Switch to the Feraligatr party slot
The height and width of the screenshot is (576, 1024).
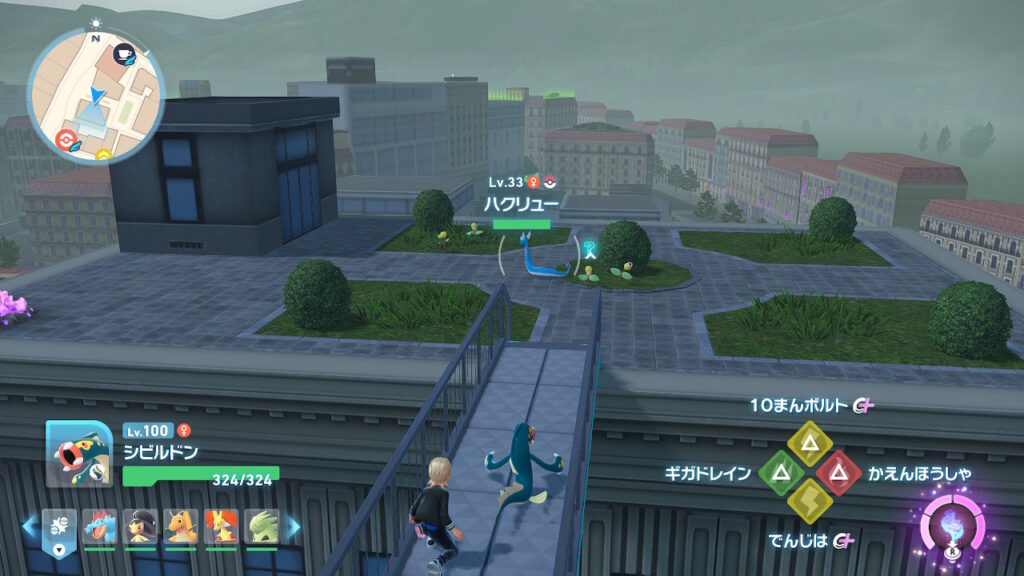pyautogui.click(x=98, y=527)
